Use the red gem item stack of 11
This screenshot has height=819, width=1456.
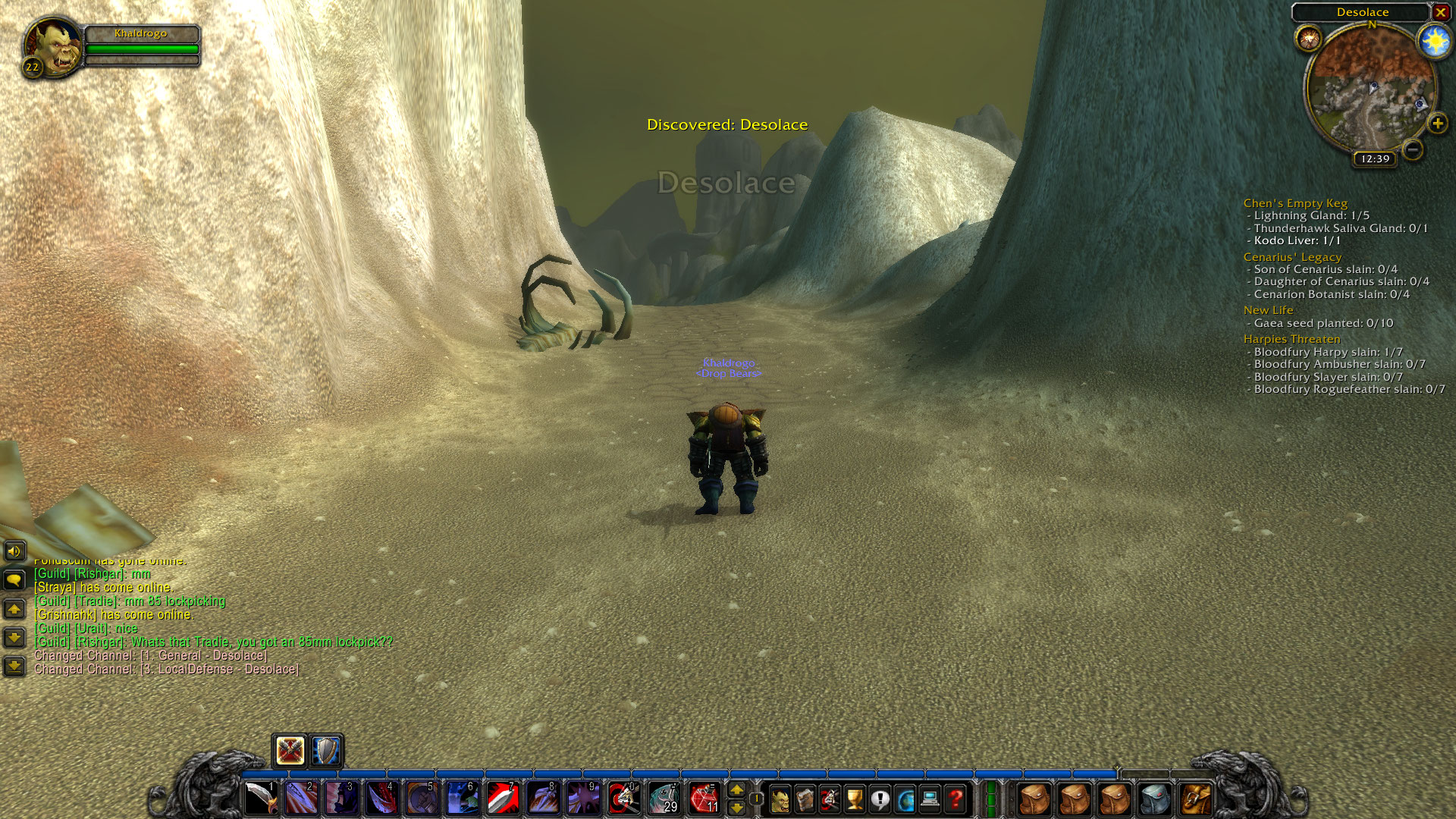(704, 799)
